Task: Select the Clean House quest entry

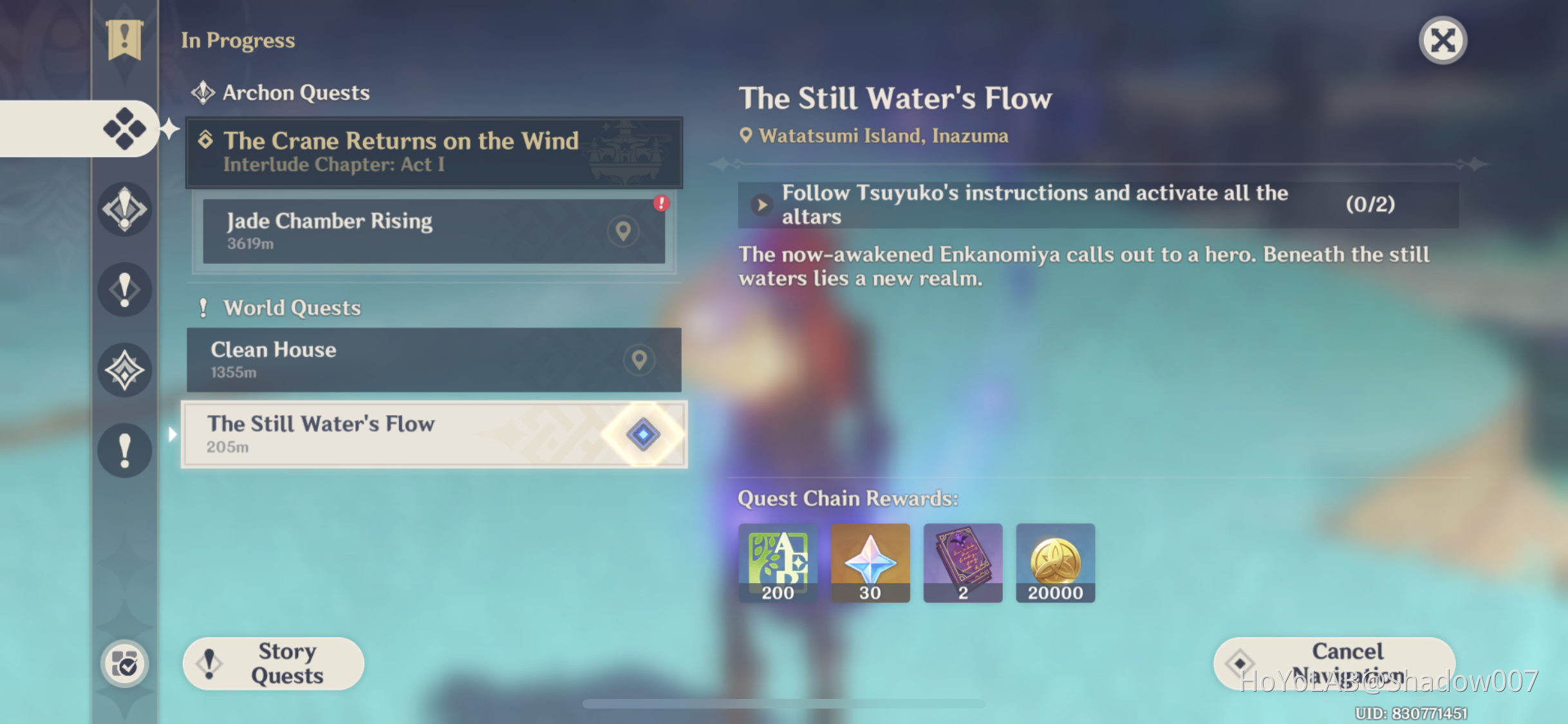Action: (x=386, y=360)
